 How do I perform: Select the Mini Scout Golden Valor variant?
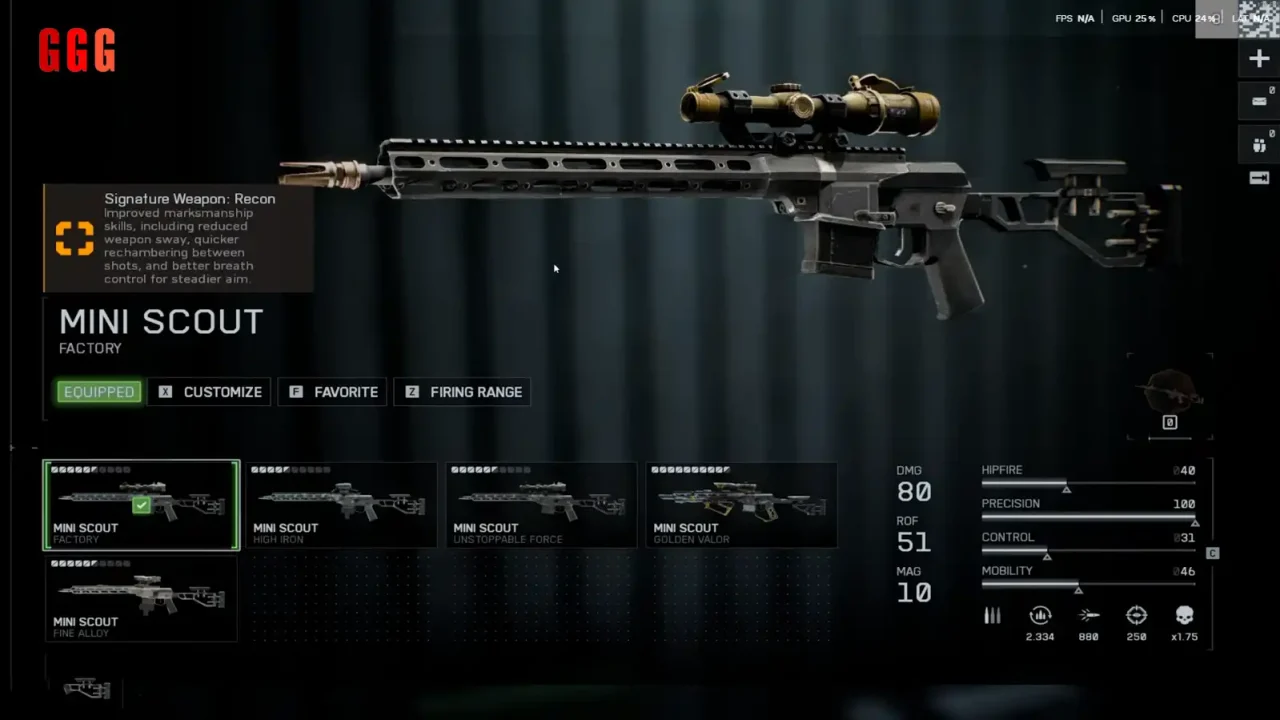coord(741,505)
